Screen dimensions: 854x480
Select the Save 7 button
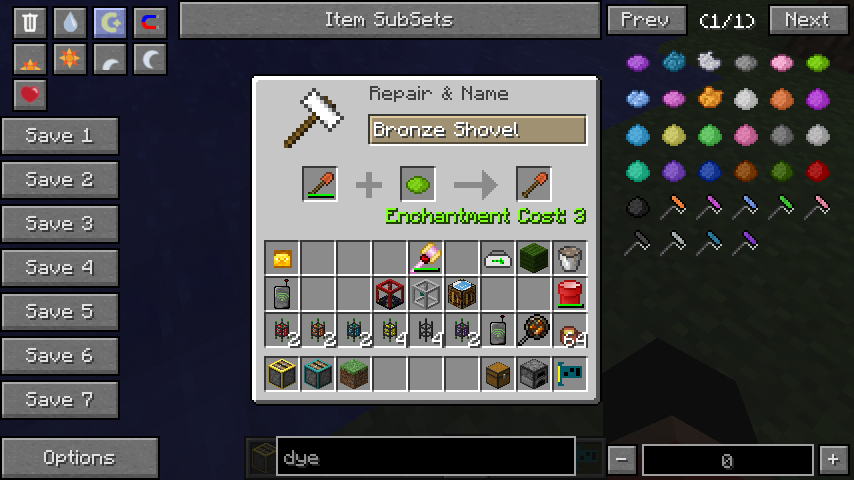60,400
